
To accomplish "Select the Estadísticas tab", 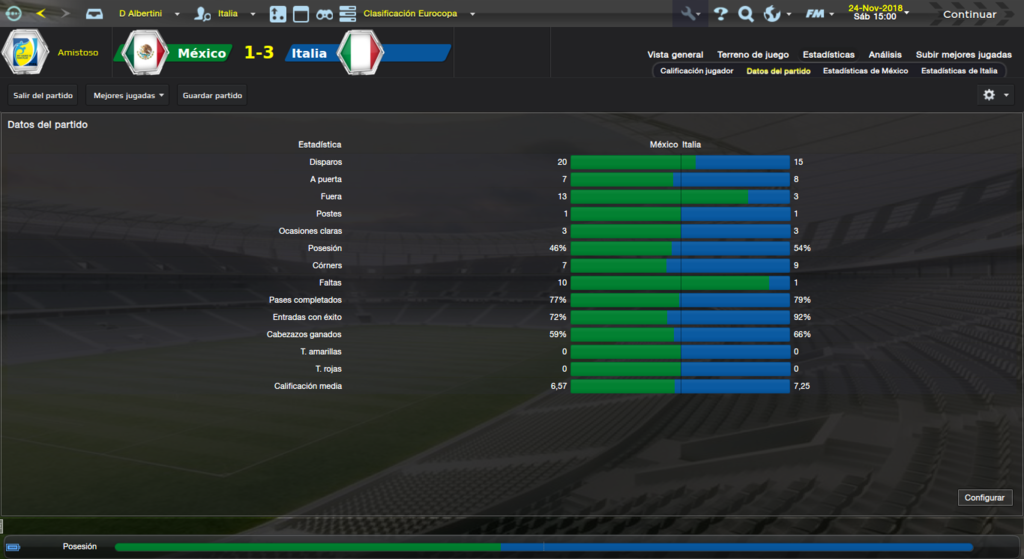I will pos(828,55).
